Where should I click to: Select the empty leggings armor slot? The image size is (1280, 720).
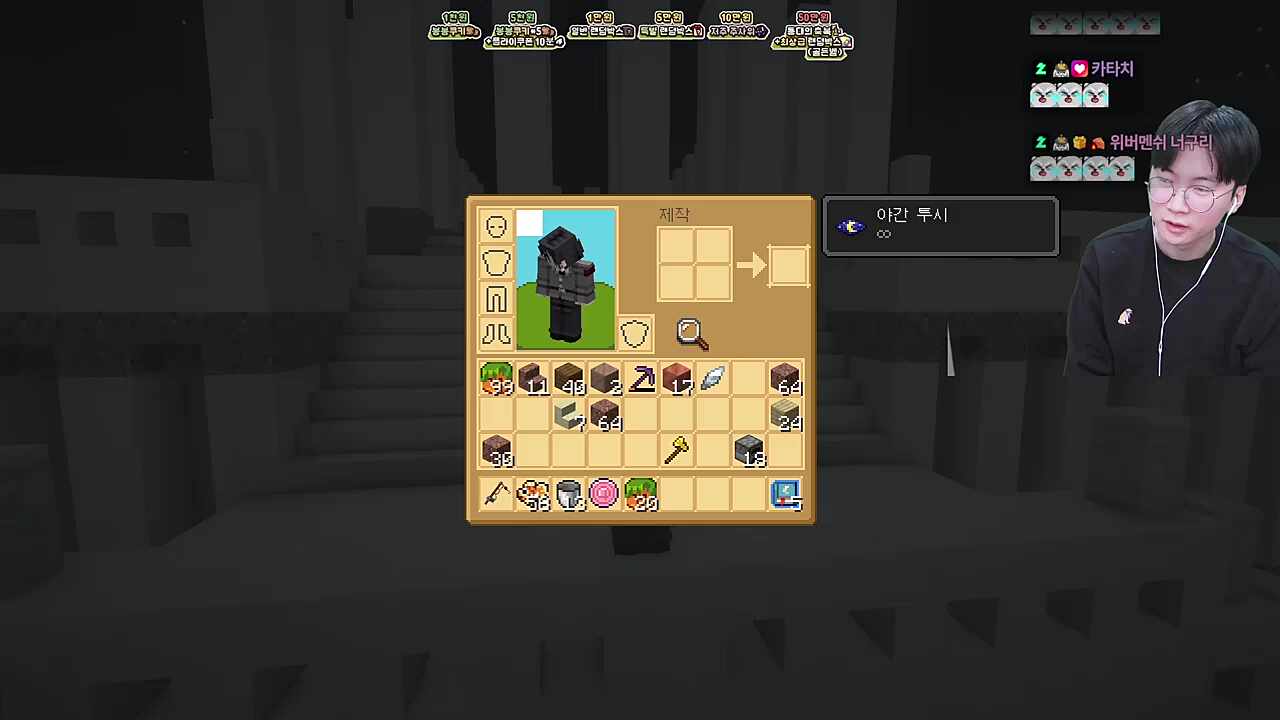tap(496, 298)
